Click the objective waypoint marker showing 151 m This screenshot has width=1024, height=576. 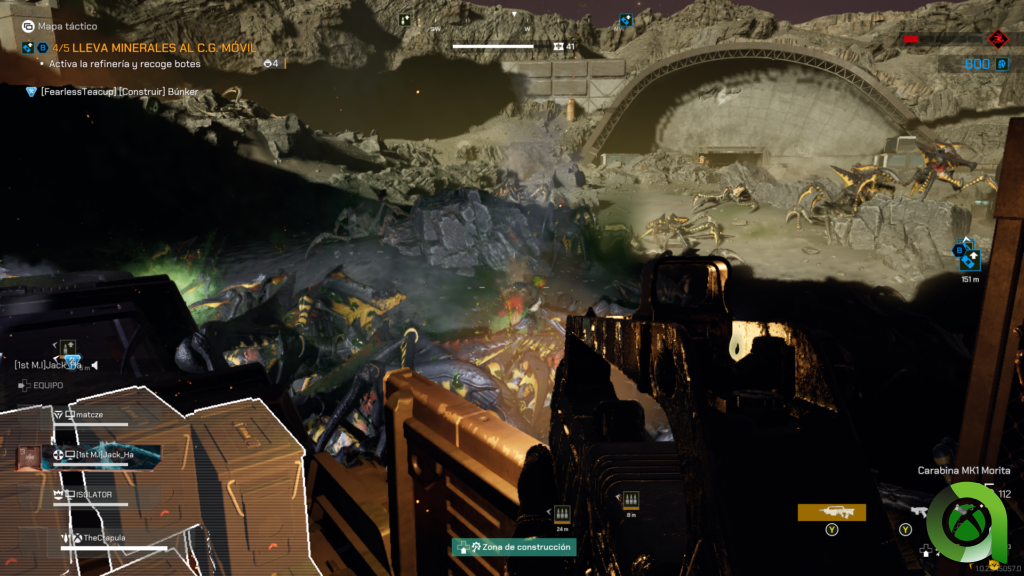(968, 258)
